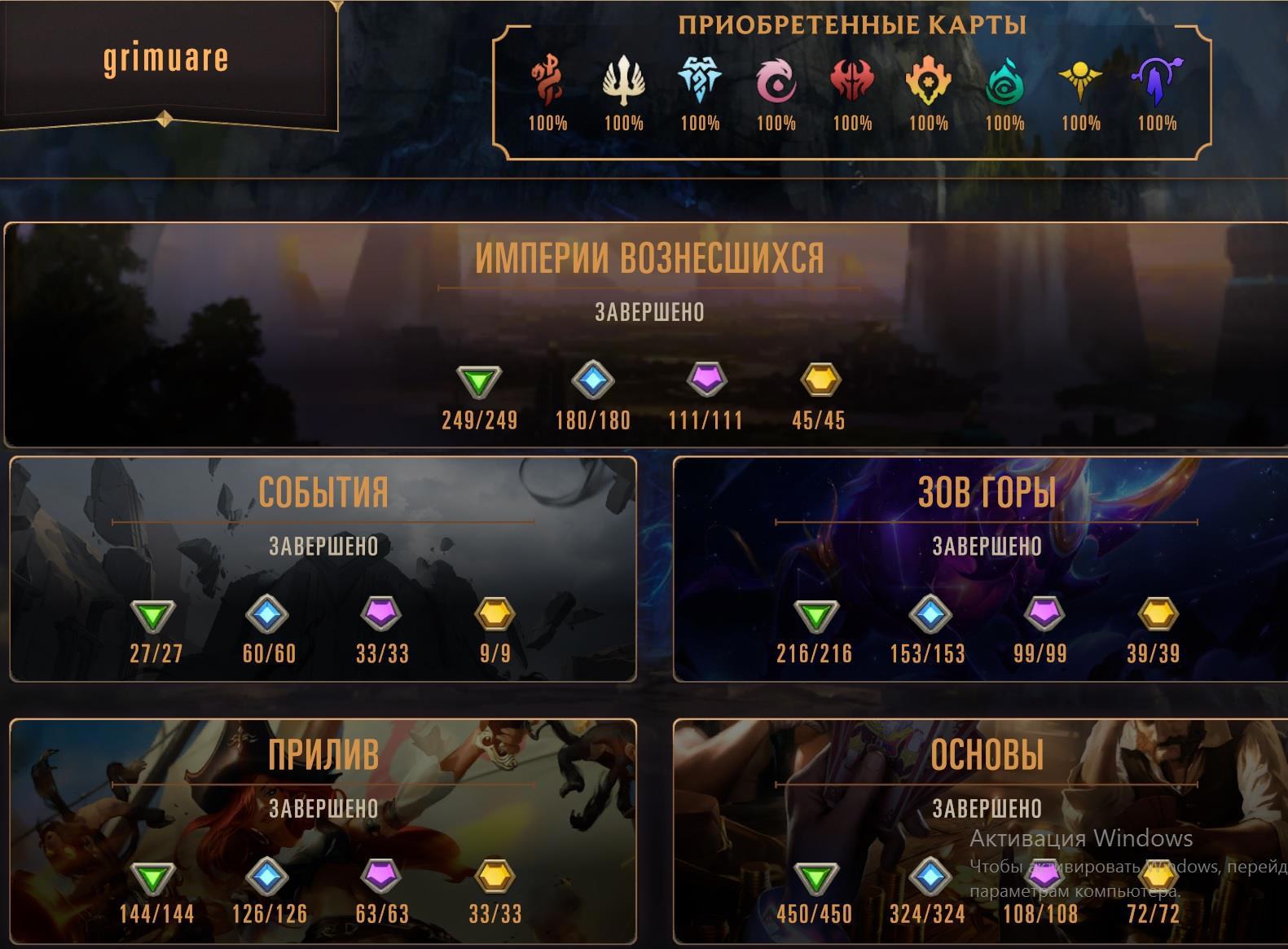
Task: Select the Прилив set panel
Action: [x=323, y=755]
